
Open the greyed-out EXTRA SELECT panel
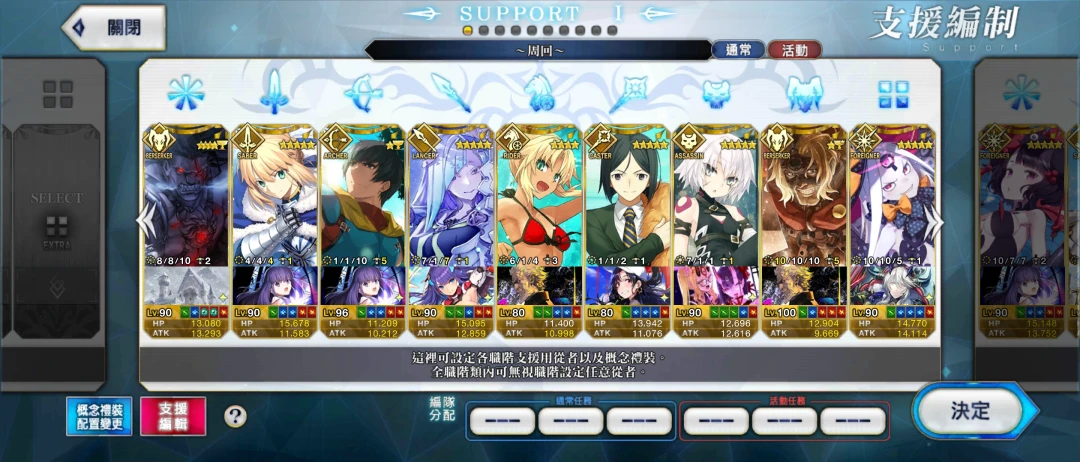[56, 215]
